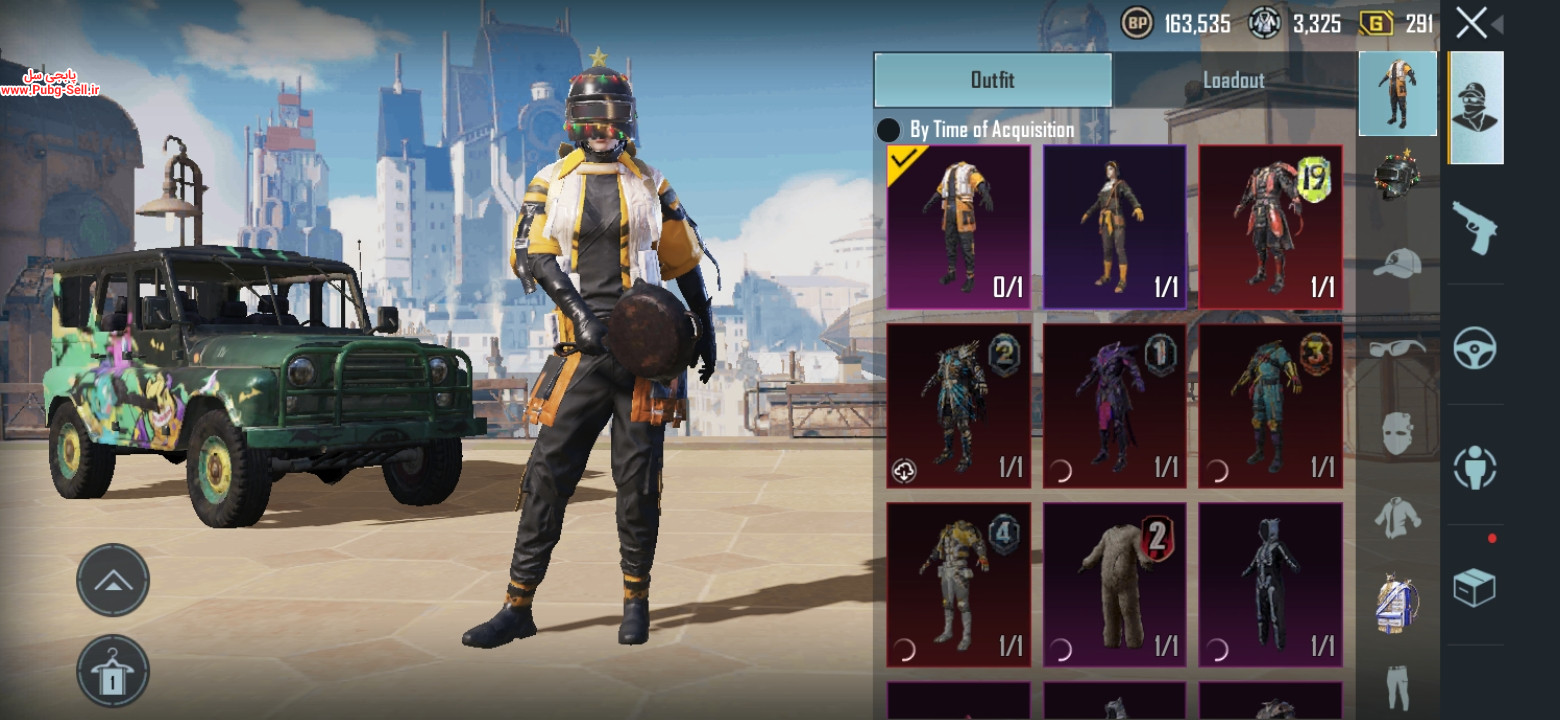
Task: Expand the up arrow button
Action: 113,580
